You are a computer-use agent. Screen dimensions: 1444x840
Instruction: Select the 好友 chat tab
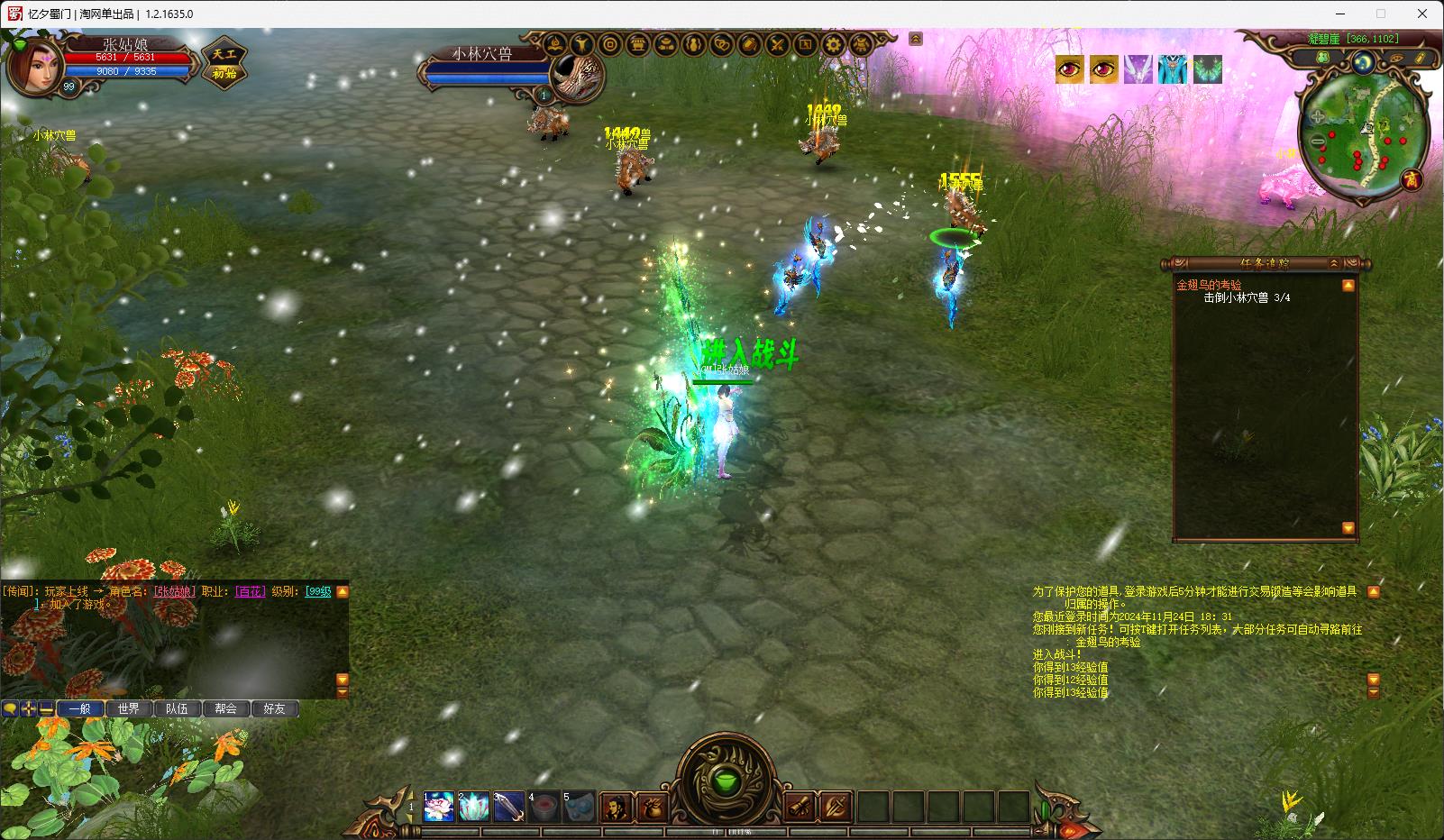tap(274, 708)
